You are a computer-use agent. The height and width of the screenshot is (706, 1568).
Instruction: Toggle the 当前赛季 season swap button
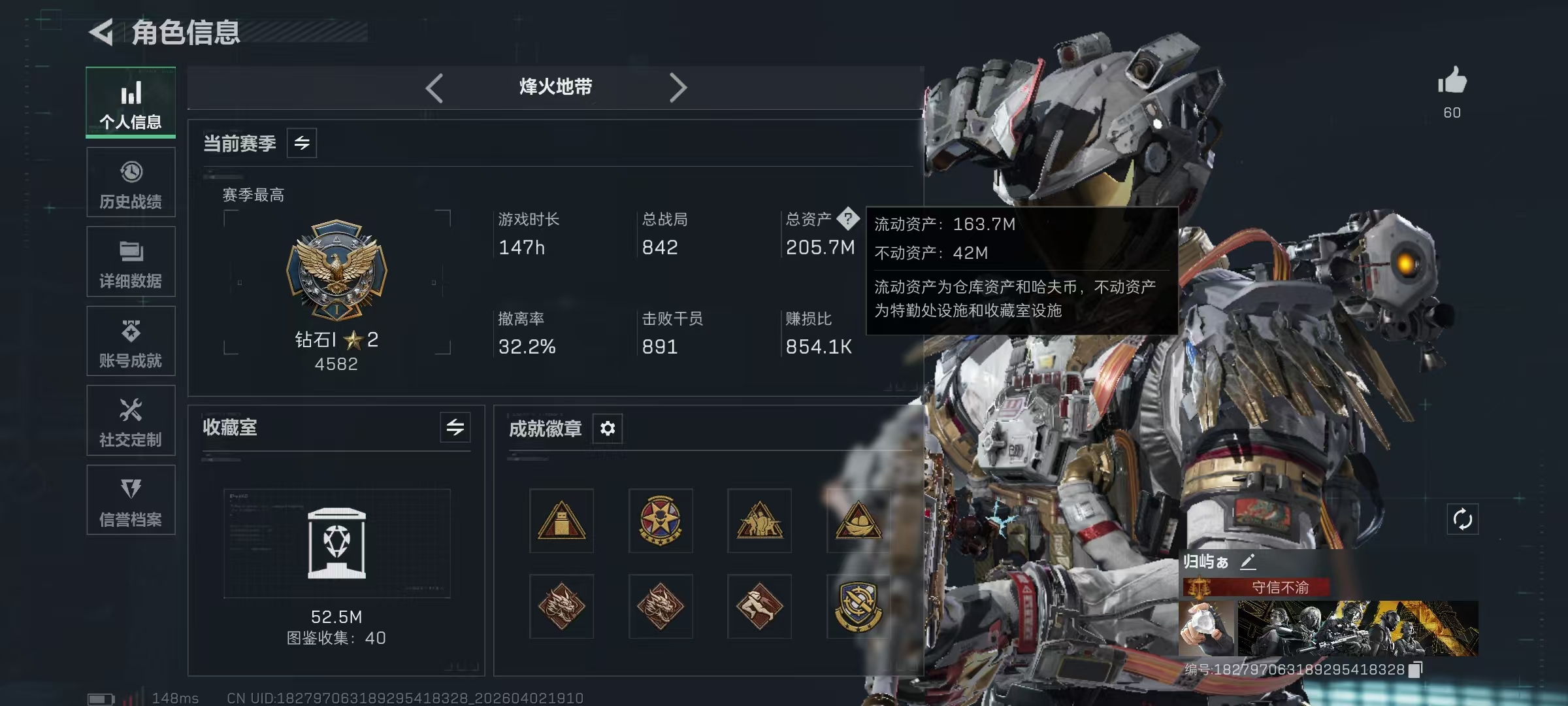coord(302,143)
